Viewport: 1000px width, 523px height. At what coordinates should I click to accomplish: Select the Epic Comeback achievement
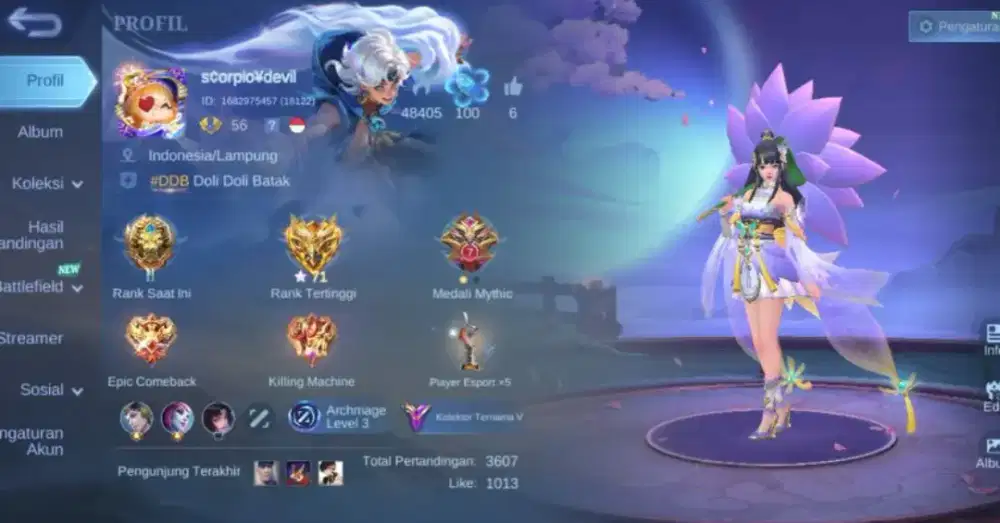click(x=151, y=339)
